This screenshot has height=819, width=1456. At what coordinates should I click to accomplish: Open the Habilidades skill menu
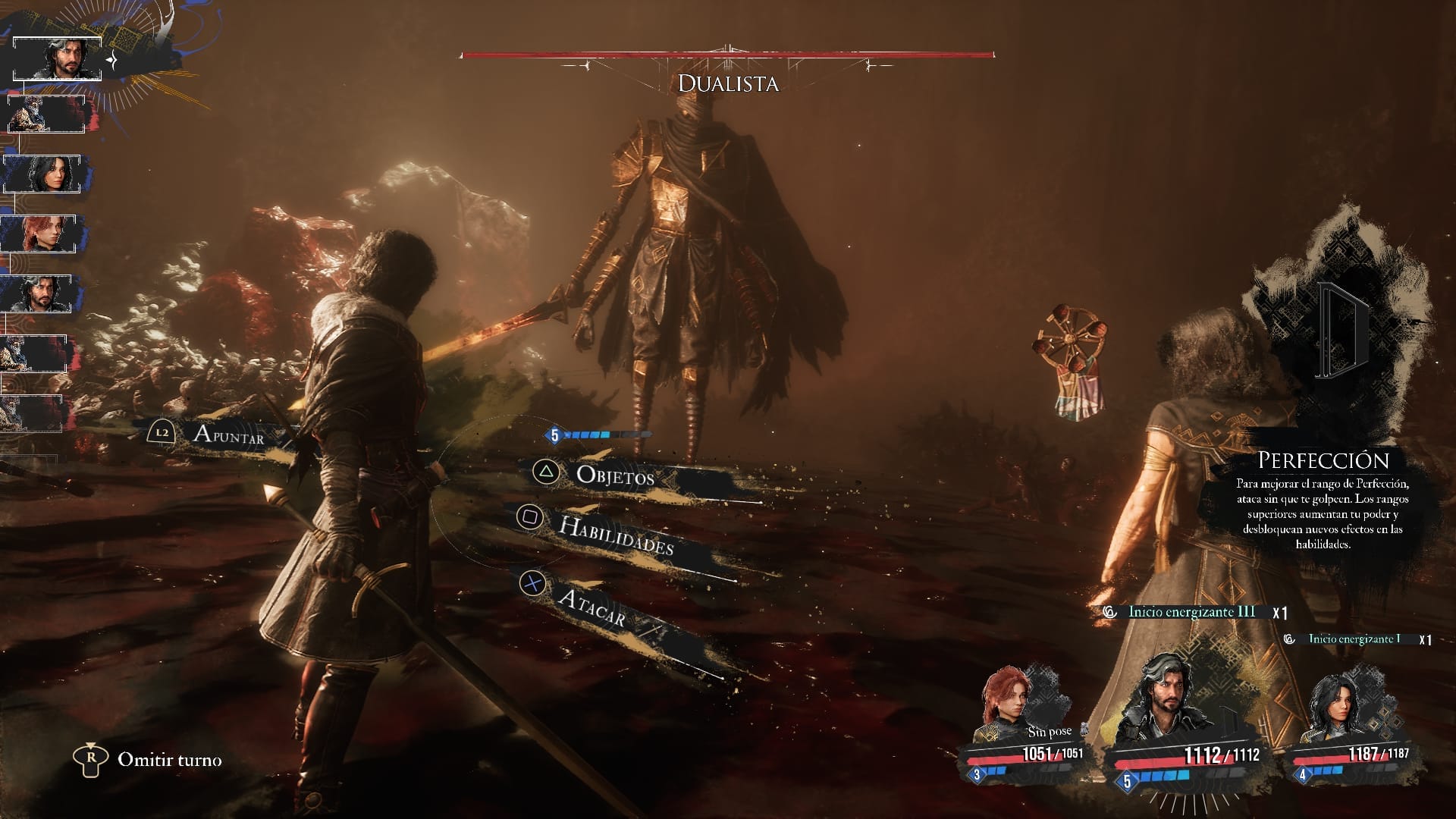[615, 535]
